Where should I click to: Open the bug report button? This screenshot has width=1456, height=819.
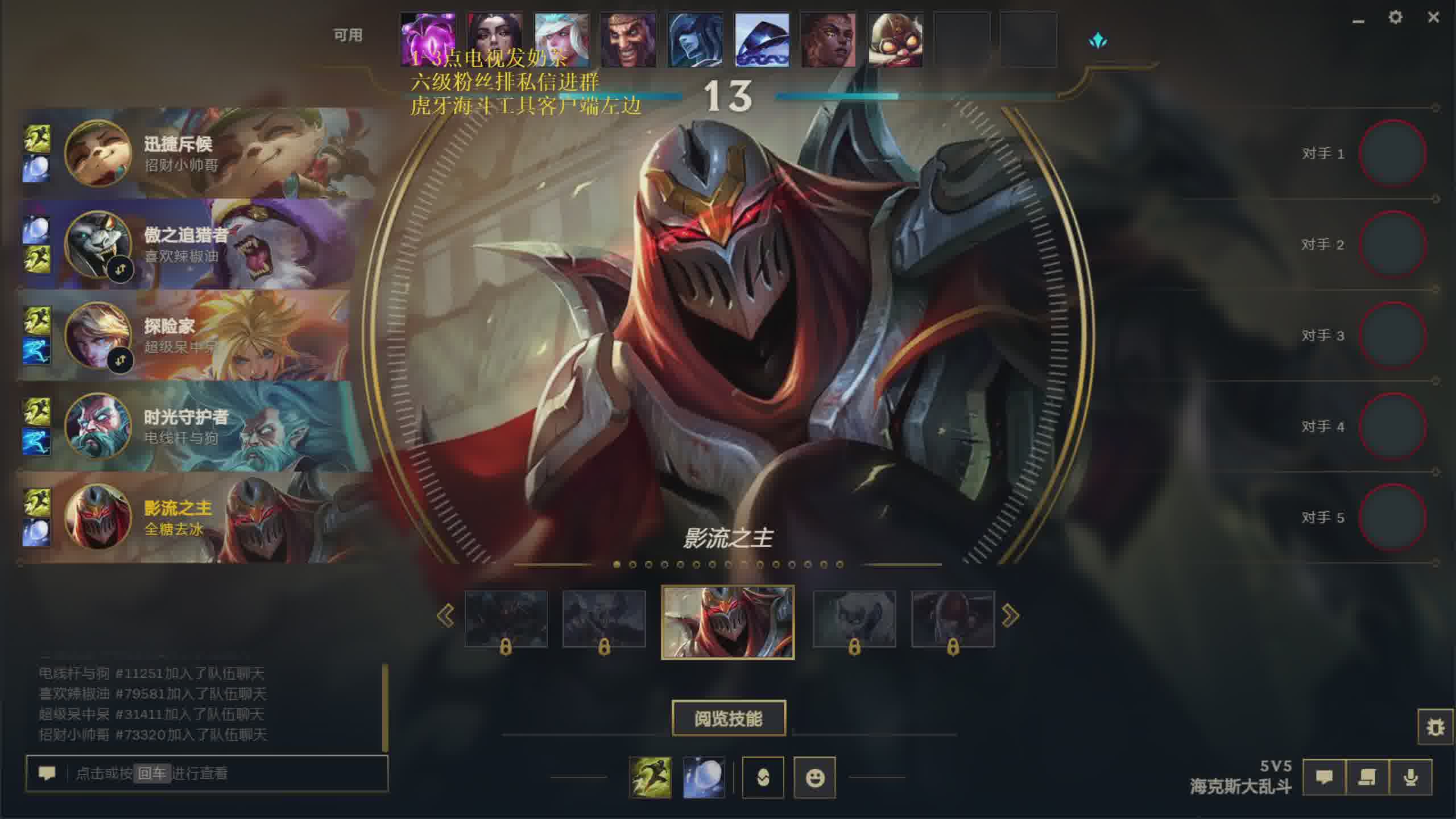[x=1436, y=727]
